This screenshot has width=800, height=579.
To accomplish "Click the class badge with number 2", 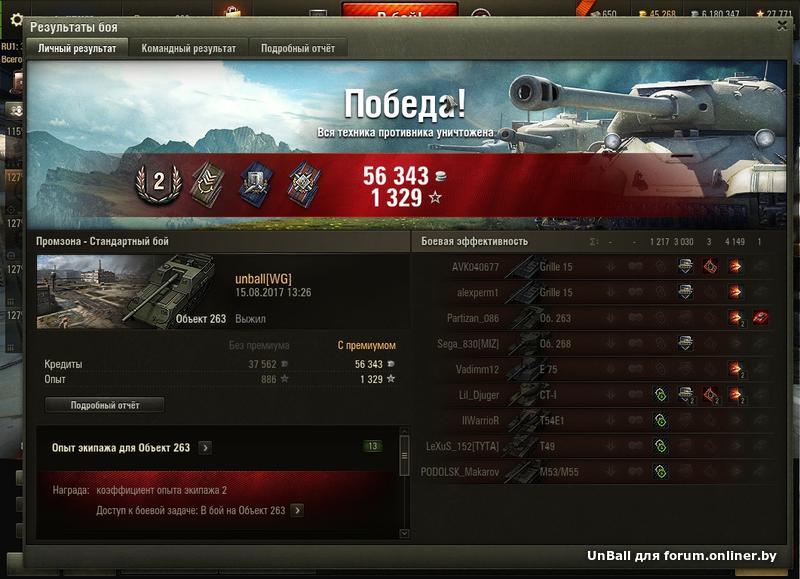I will click(159, 183).
